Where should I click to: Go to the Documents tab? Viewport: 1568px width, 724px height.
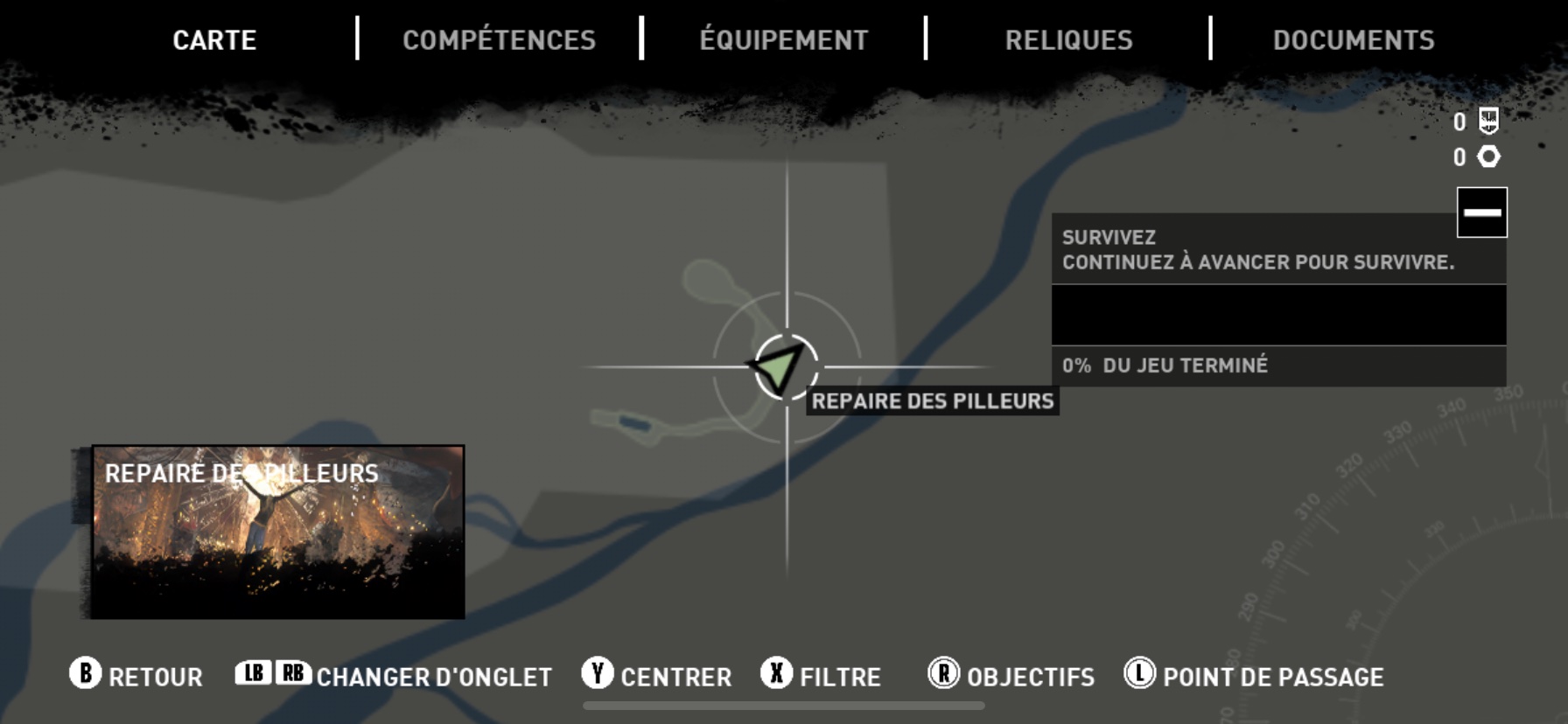[x=1353, y=40]
